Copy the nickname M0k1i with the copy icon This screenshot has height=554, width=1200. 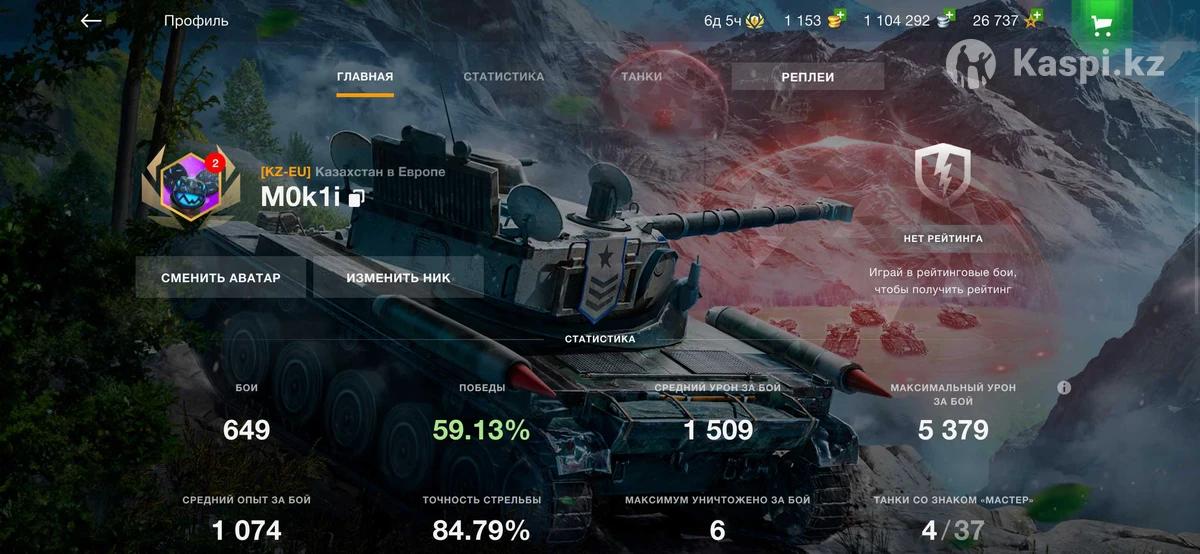click(356, 198)
